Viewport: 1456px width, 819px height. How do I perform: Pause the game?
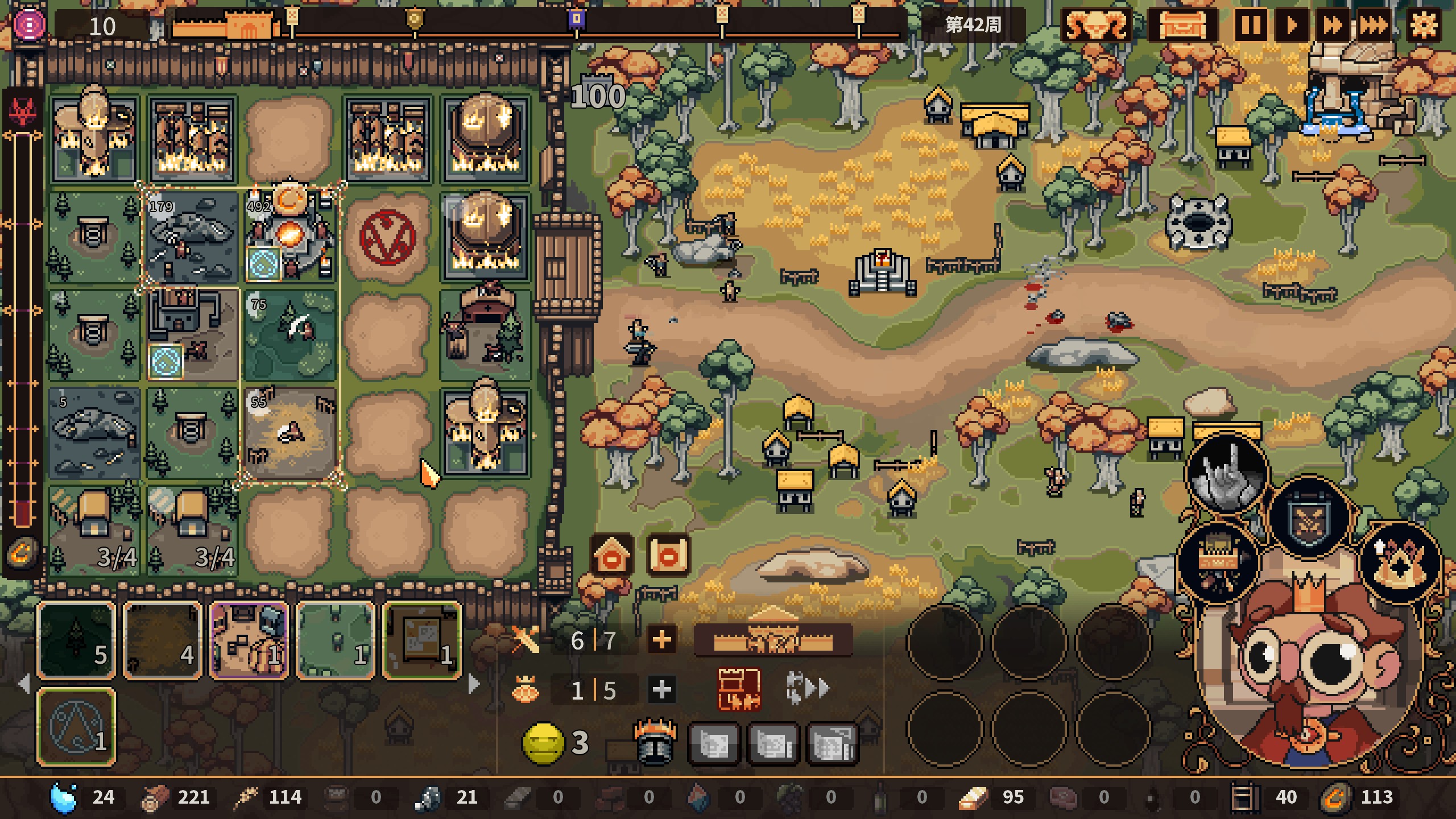1250,26
